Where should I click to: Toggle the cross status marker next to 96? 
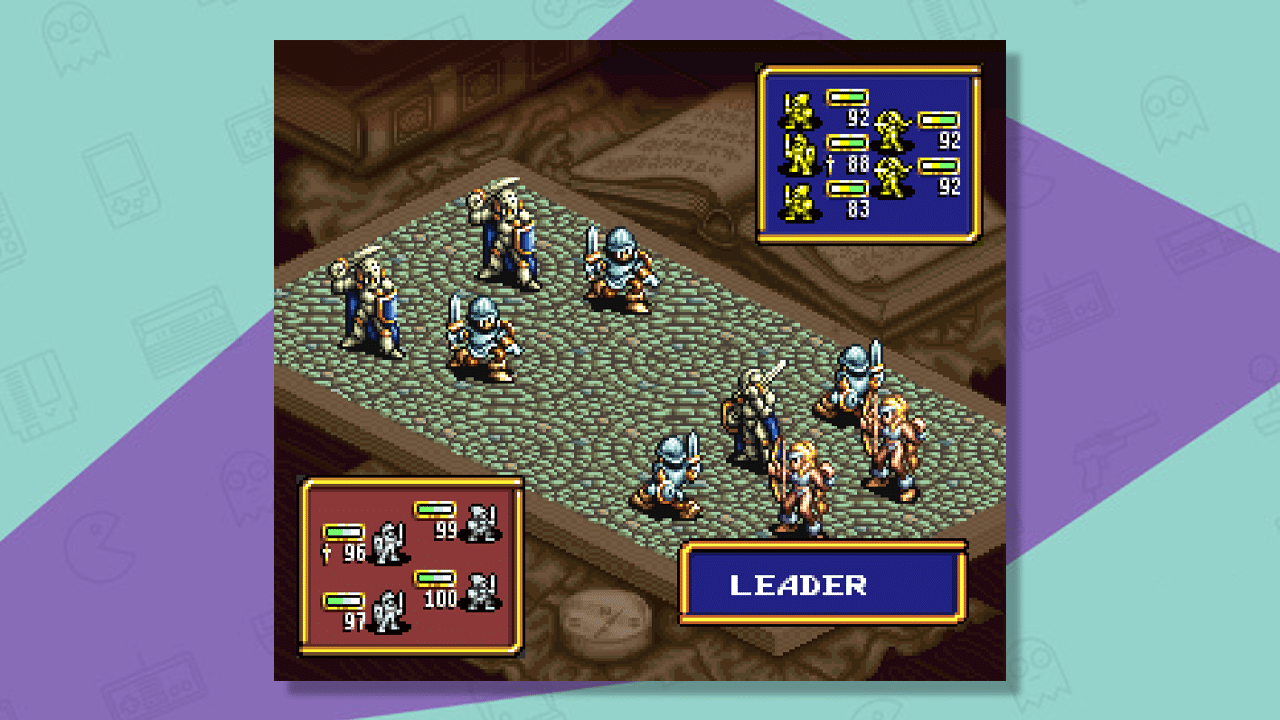click(x=326, y=552)
